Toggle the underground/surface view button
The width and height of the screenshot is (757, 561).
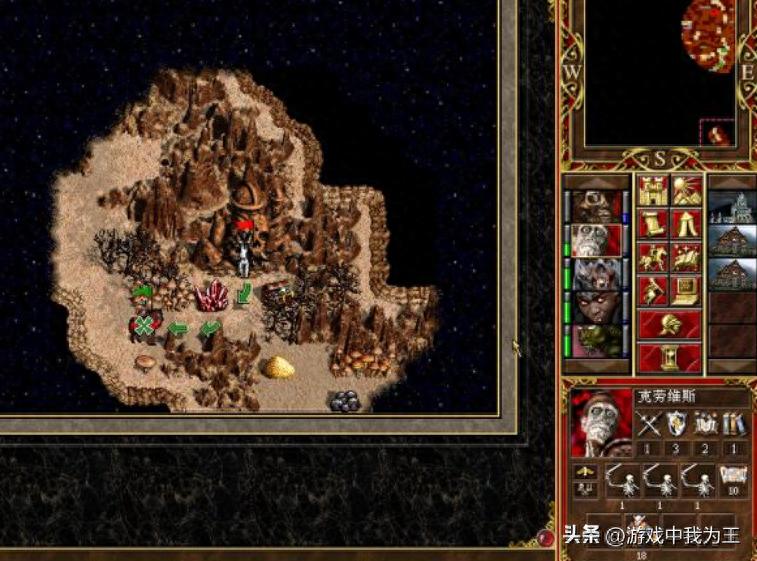pyautogui.click(x=686, y=190)
